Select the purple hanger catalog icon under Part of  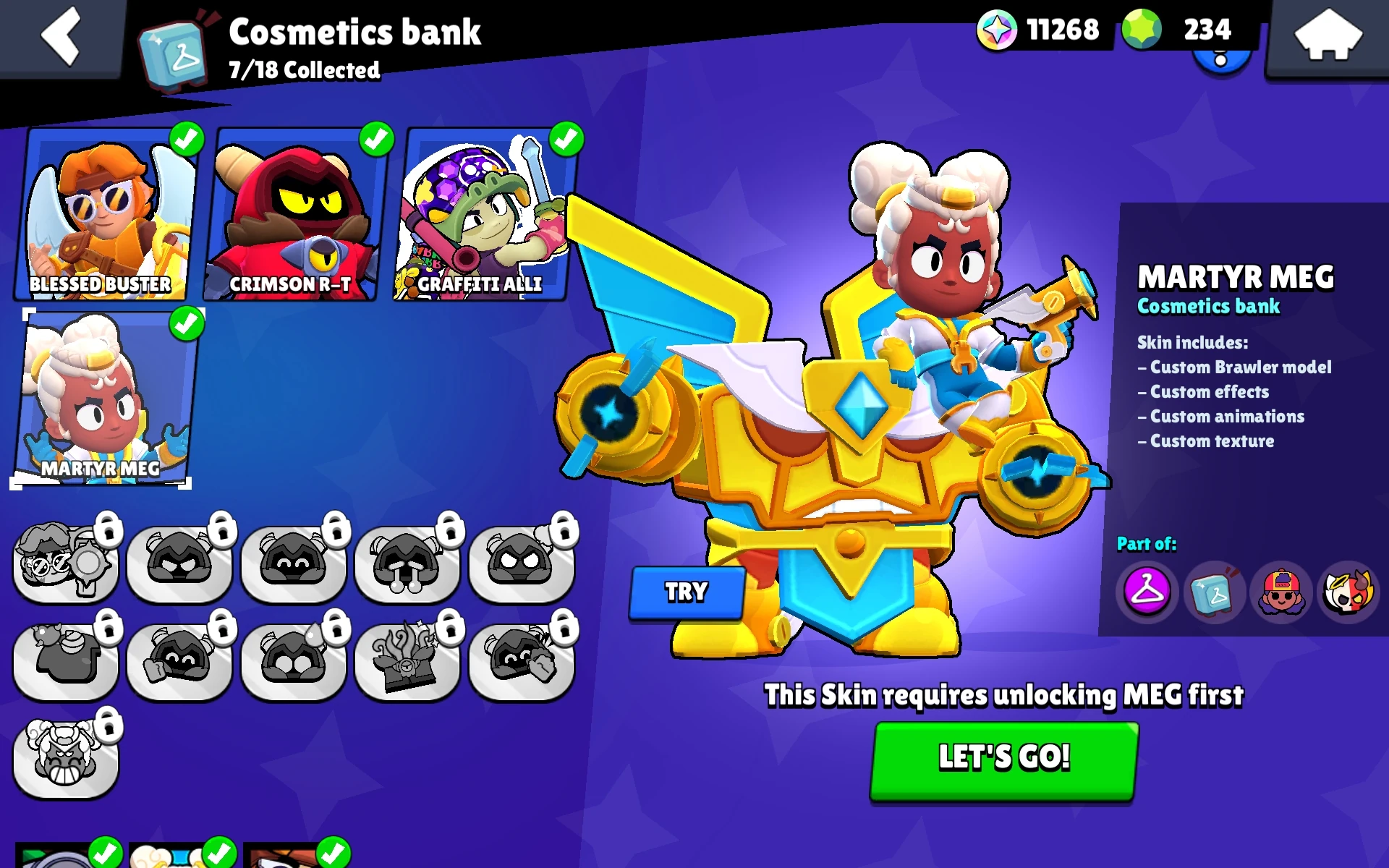point(1147,593)
